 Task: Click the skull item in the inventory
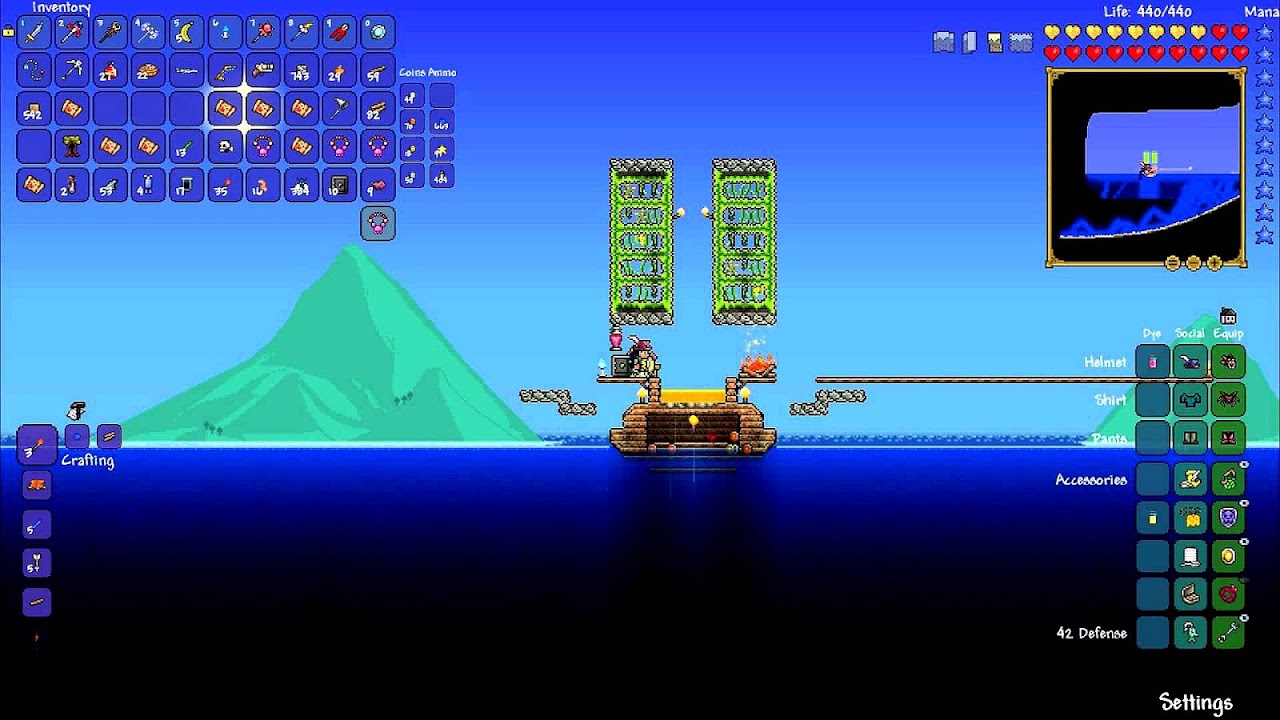pos(224,147)
